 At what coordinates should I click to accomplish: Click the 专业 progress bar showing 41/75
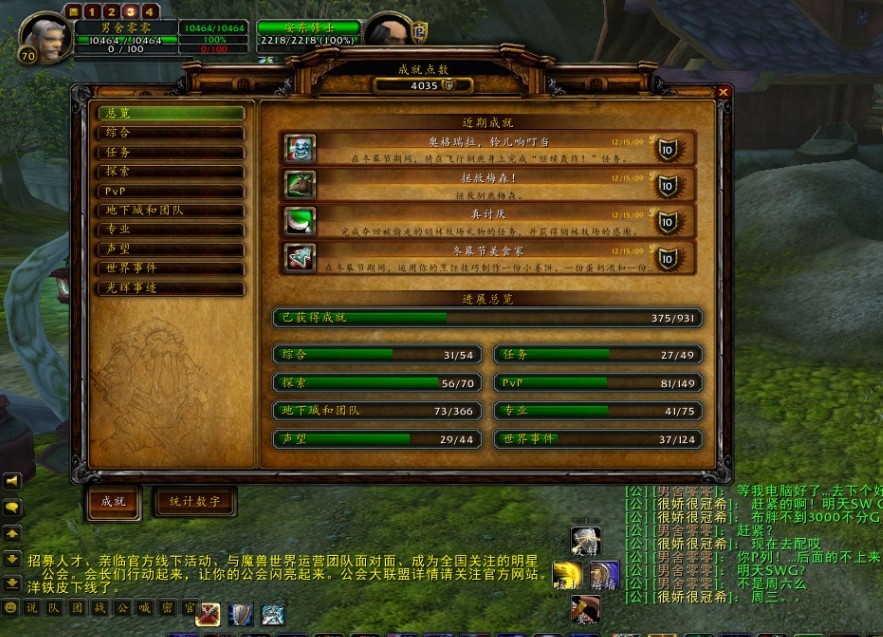(597, 411)
